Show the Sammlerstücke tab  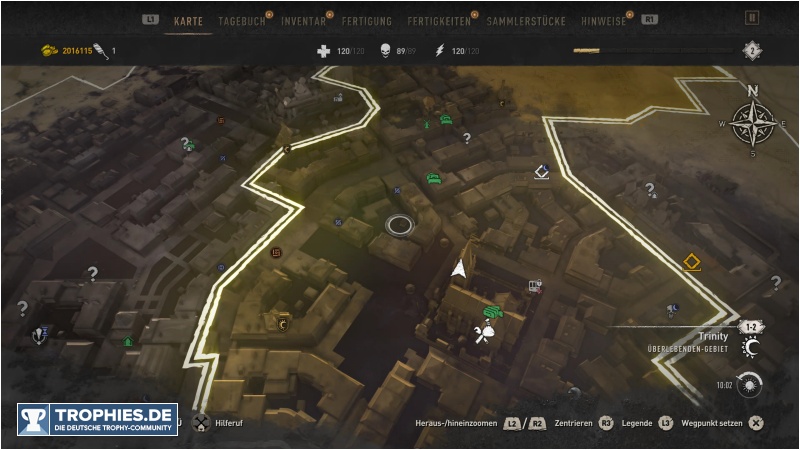click(x=526, y=20)
